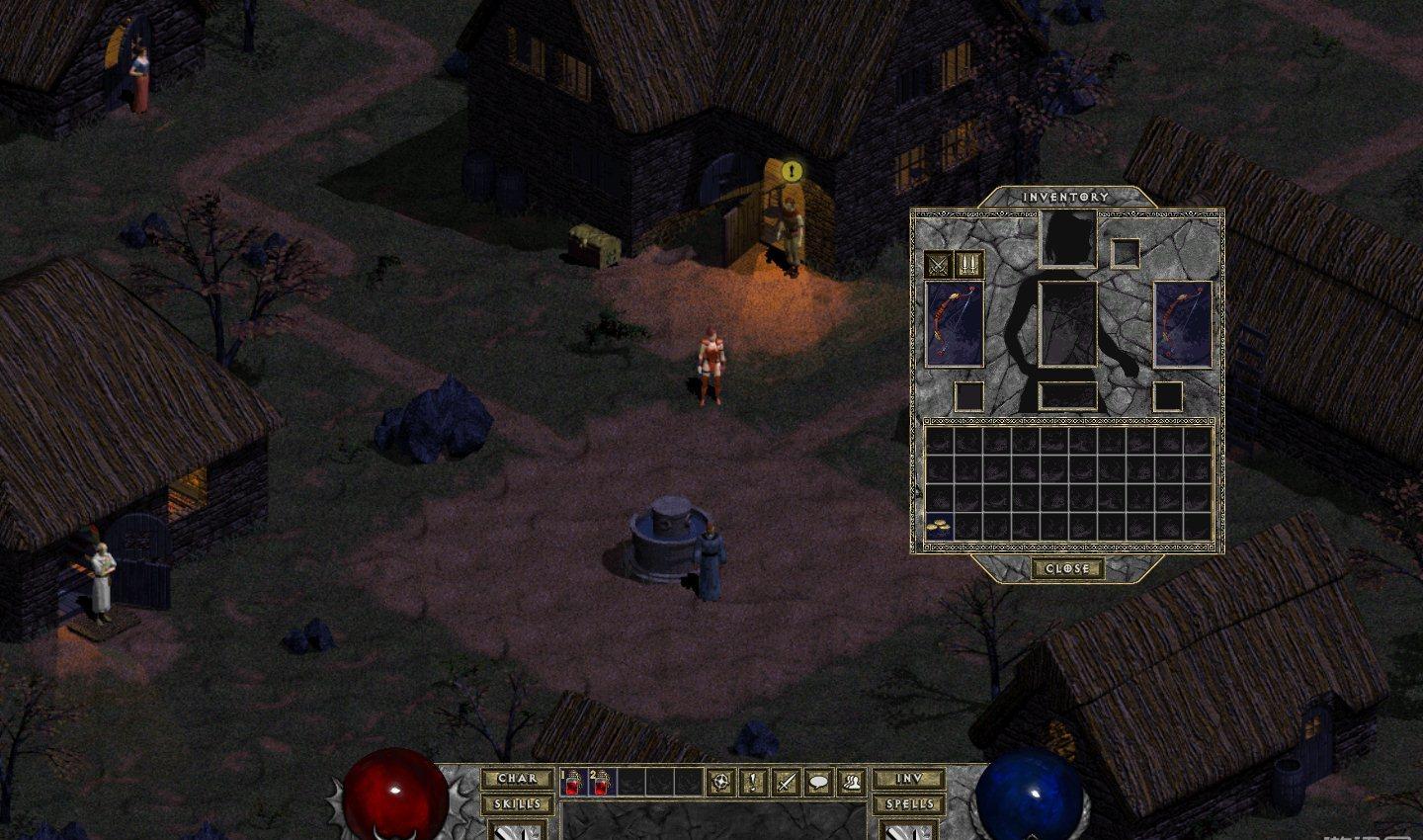
Task: Click the right-hand attack skill button
Action: 909,831
